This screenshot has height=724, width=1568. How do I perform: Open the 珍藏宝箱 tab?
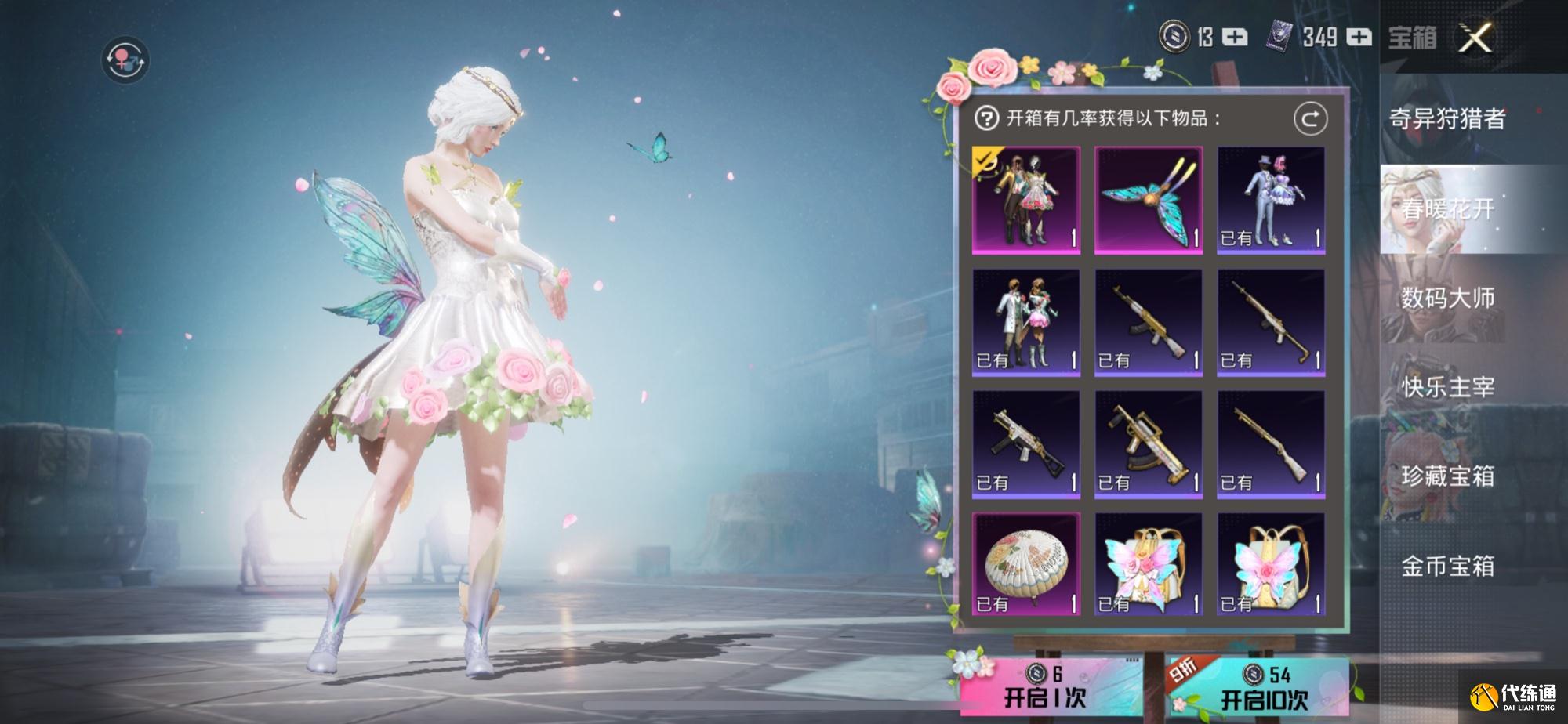(x=1447, y=476)
